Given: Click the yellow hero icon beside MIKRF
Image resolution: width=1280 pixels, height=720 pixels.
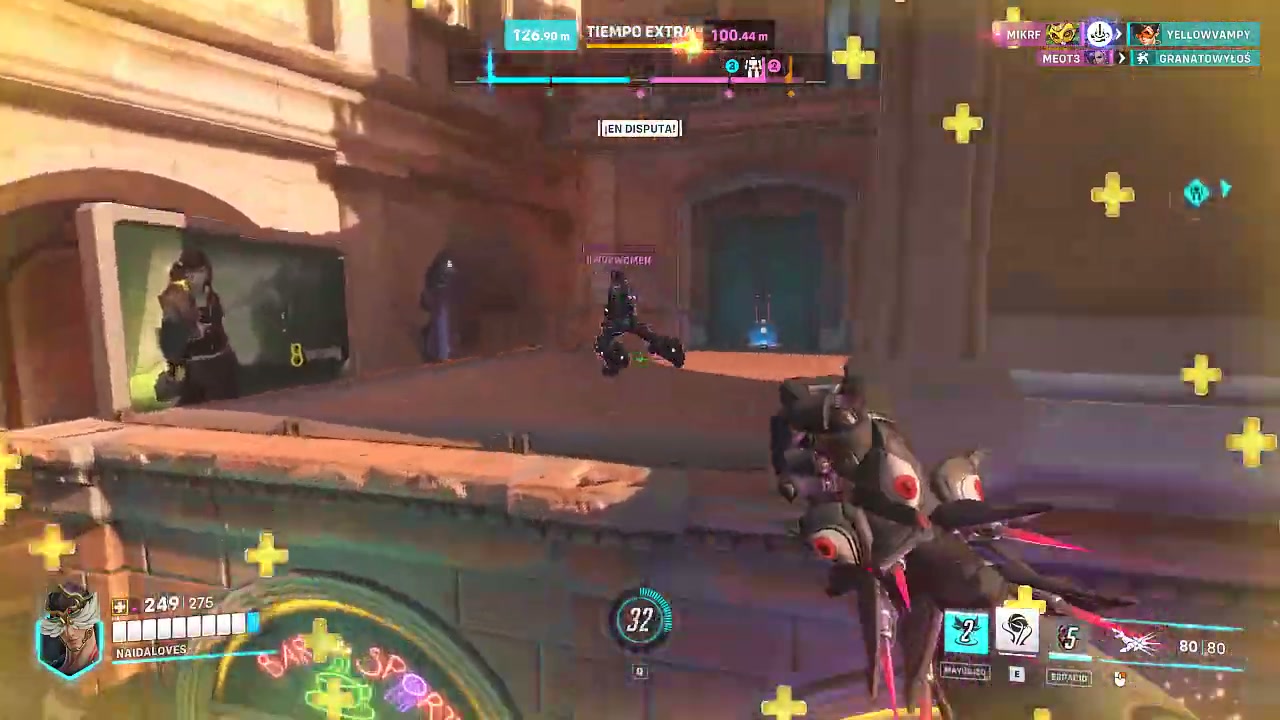Looking at the screenshot, I should click(x=1063, y=34).
